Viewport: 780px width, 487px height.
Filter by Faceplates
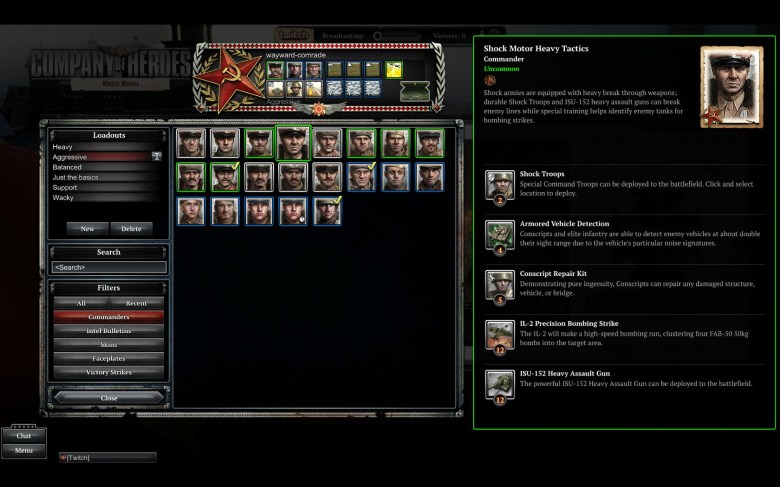[x=109, y=358]
